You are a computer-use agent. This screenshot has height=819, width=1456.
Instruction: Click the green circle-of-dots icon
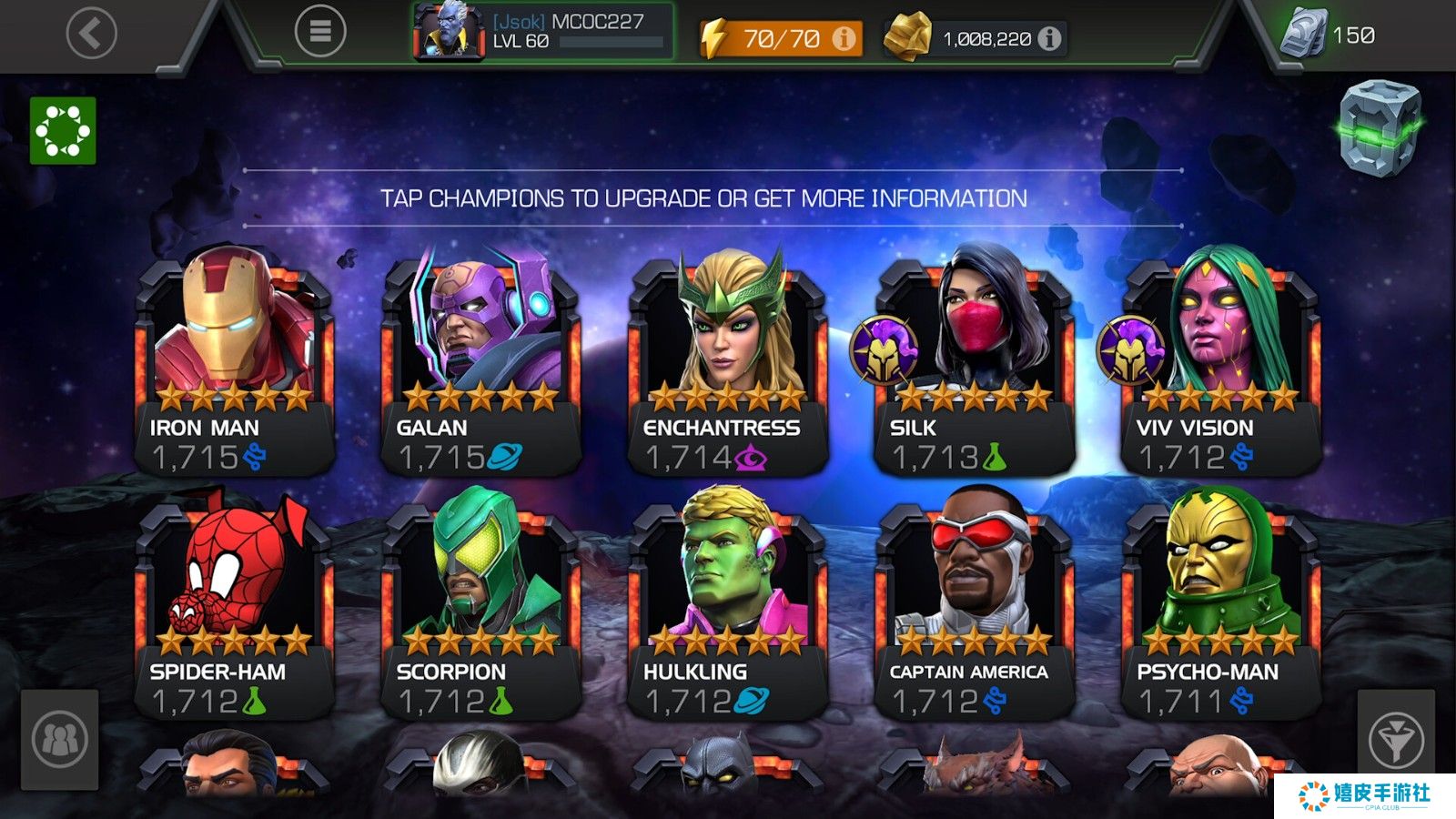click(x=63, y=131)
